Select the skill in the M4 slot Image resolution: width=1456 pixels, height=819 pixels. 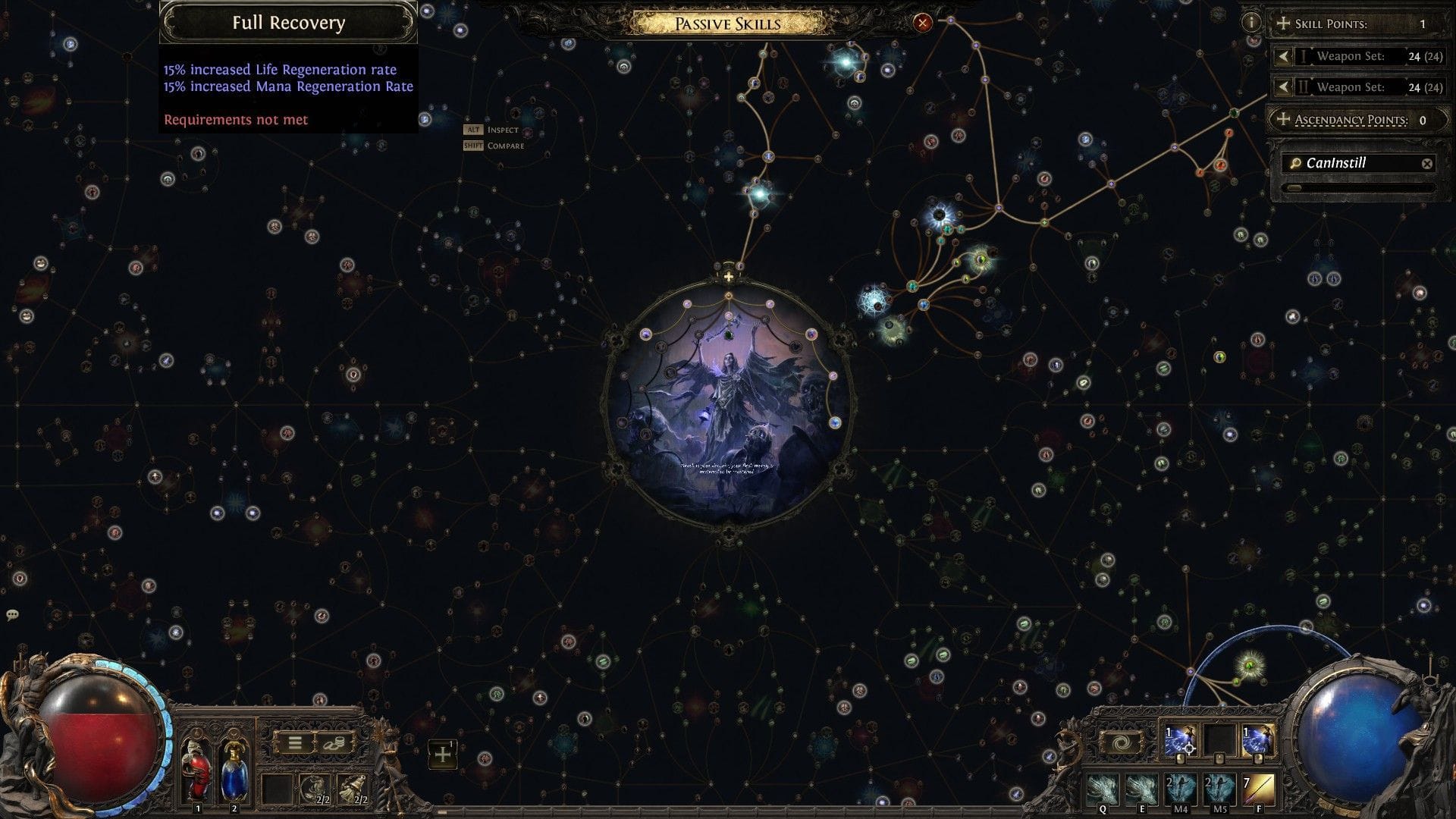(1181, 791)
